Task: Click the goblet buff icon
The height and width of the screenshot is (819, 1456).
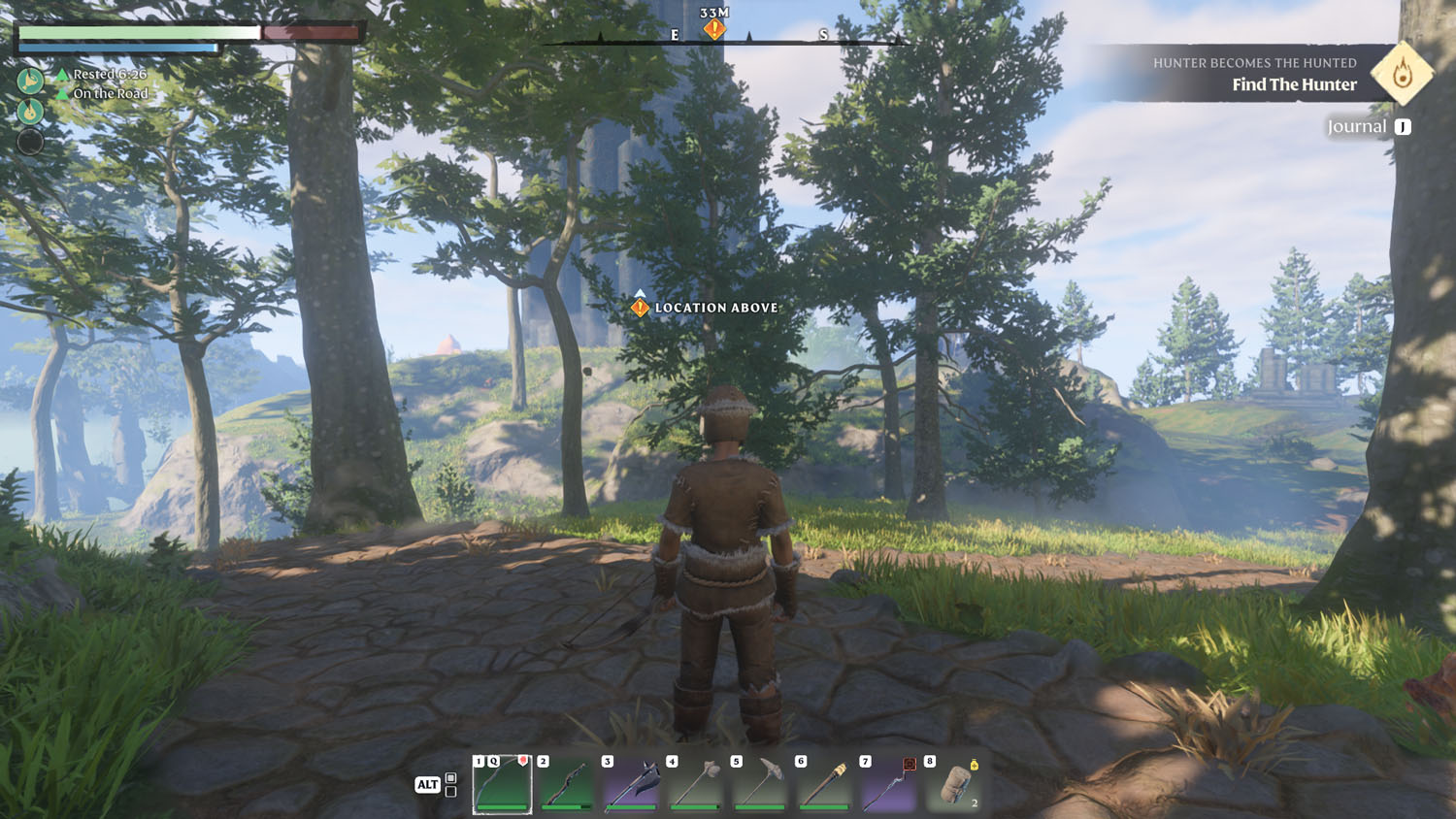Action: [30, 81]
